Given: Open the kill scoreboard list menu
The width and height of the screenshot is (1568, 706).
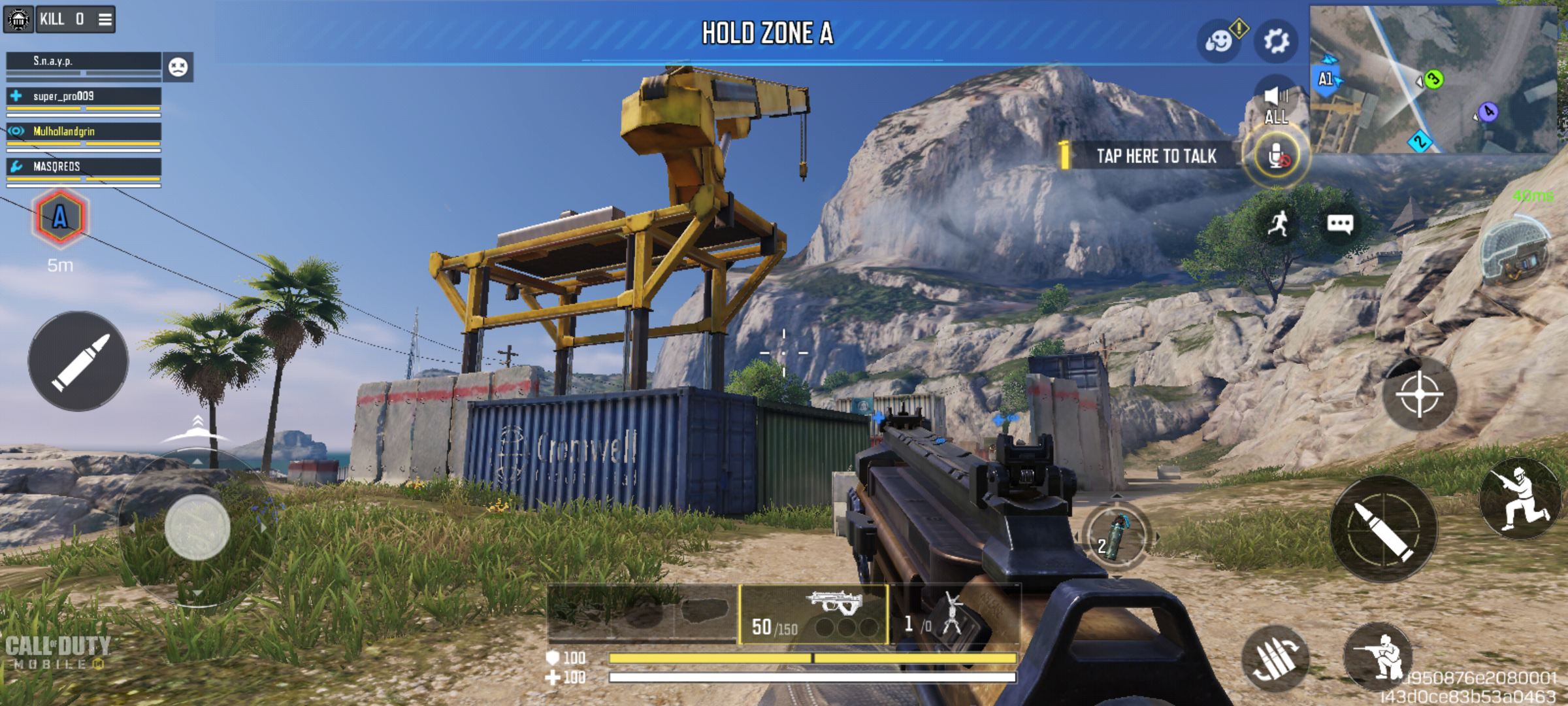Looking at the screenshot, I should pos(105,19).
